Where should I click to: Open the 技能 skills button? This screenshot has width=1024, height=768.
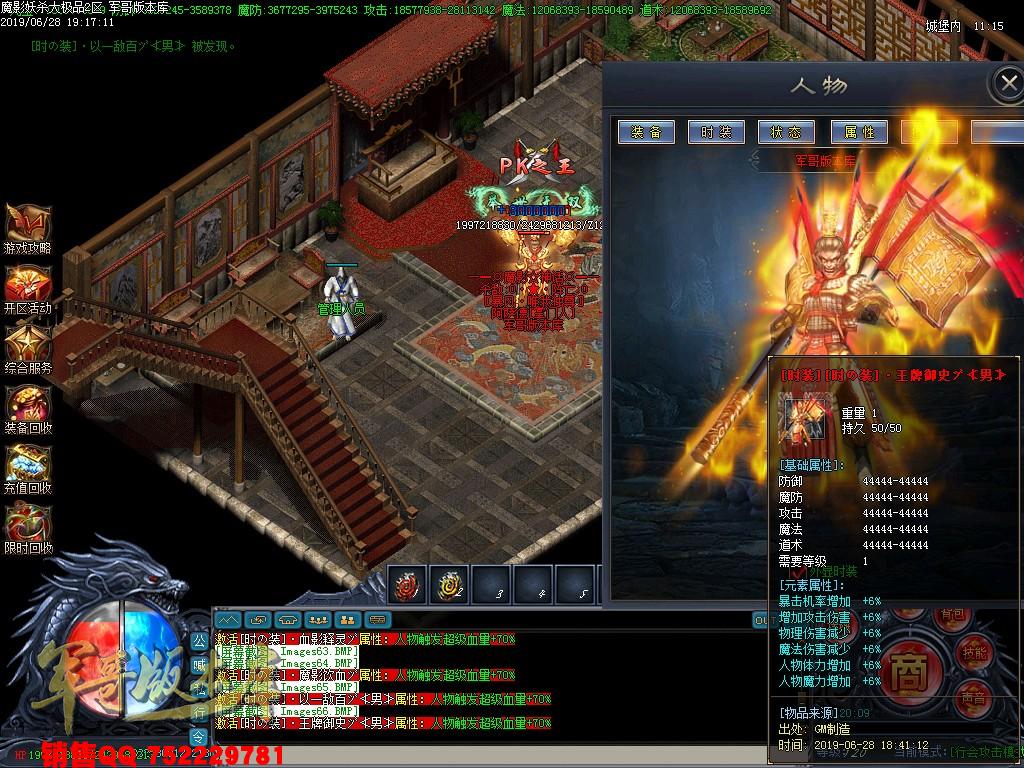(974, 652)
